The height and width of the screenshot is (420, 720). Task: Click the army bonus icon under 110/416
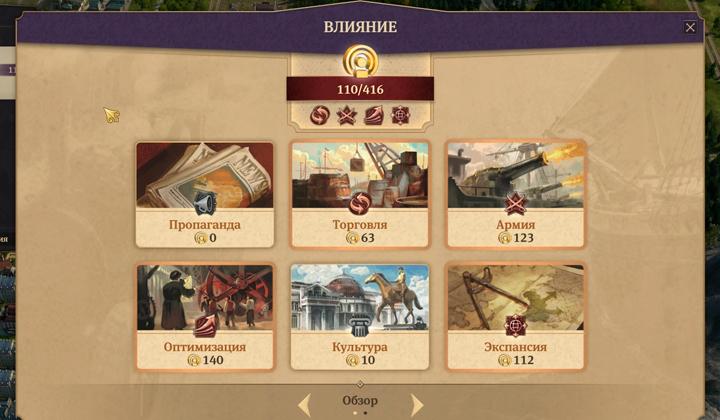(x=348, y=116)
